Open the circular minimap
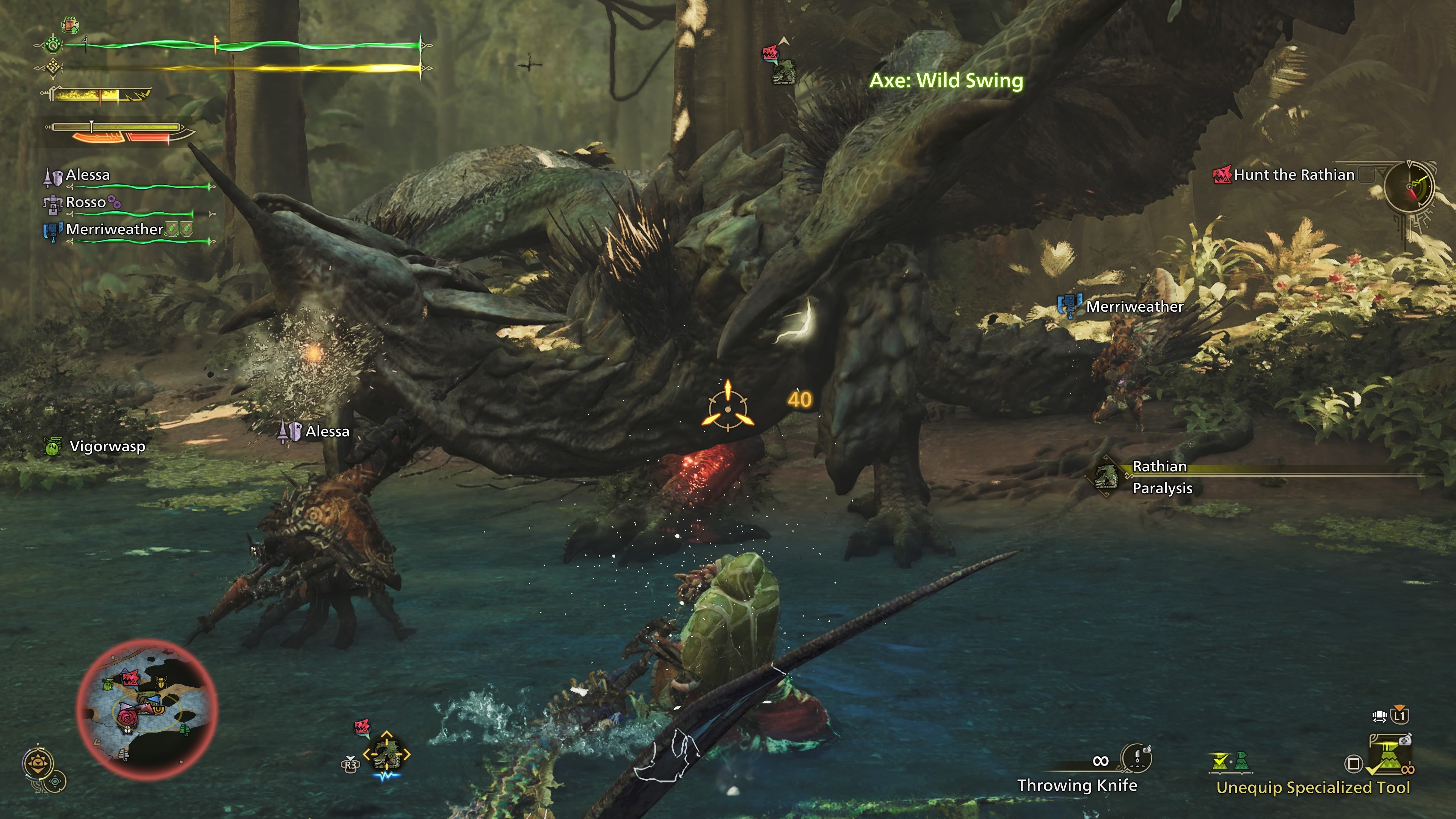Viewport: 1456px width, 819px height. click(x=147, y=710)
